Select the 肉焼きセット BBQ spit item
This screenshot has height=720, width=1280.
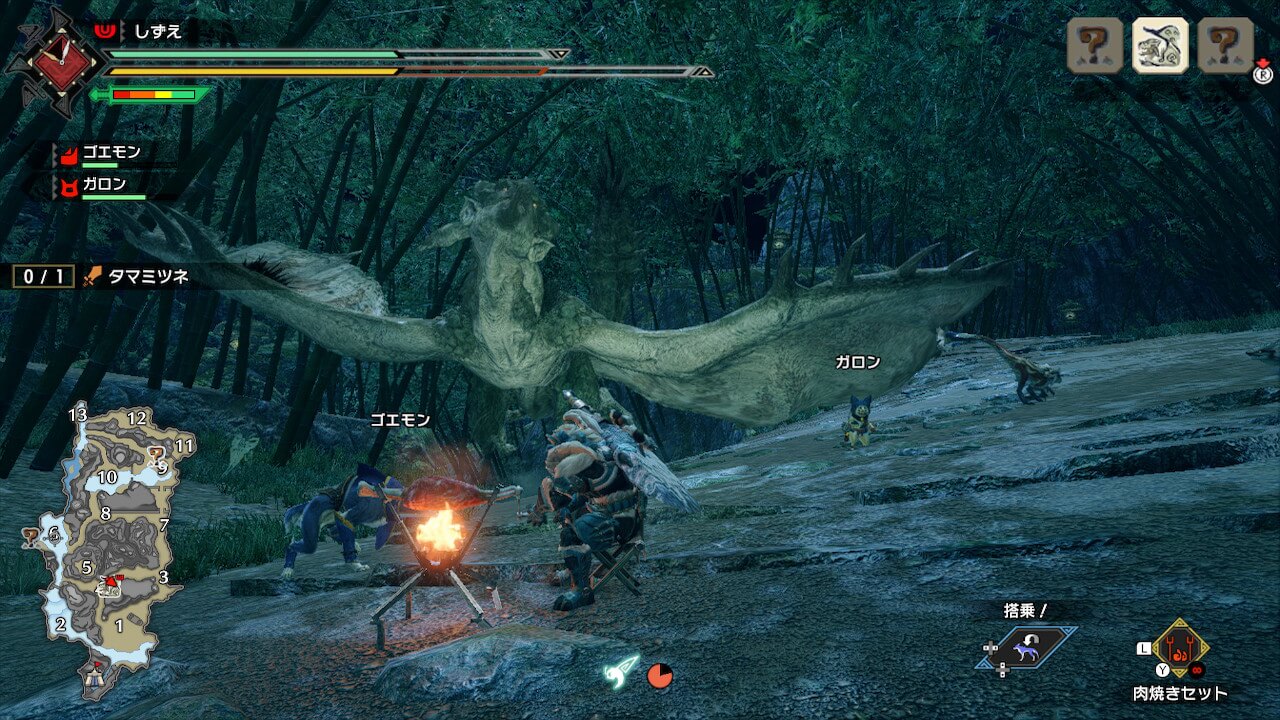tap(1180, 650)
